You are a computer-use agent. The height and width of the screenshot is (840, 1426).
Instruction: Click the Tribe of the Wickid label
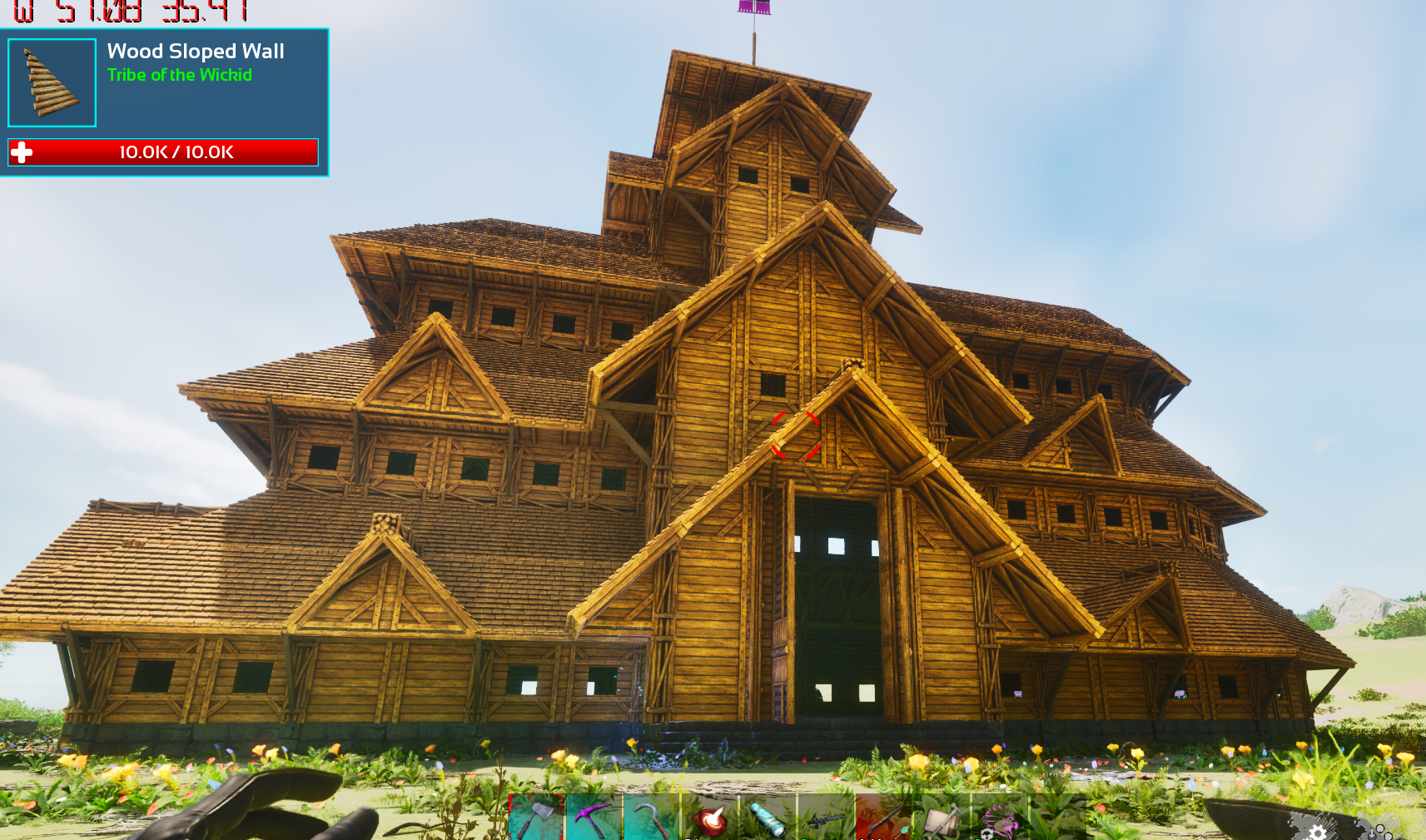pos(180,75)
